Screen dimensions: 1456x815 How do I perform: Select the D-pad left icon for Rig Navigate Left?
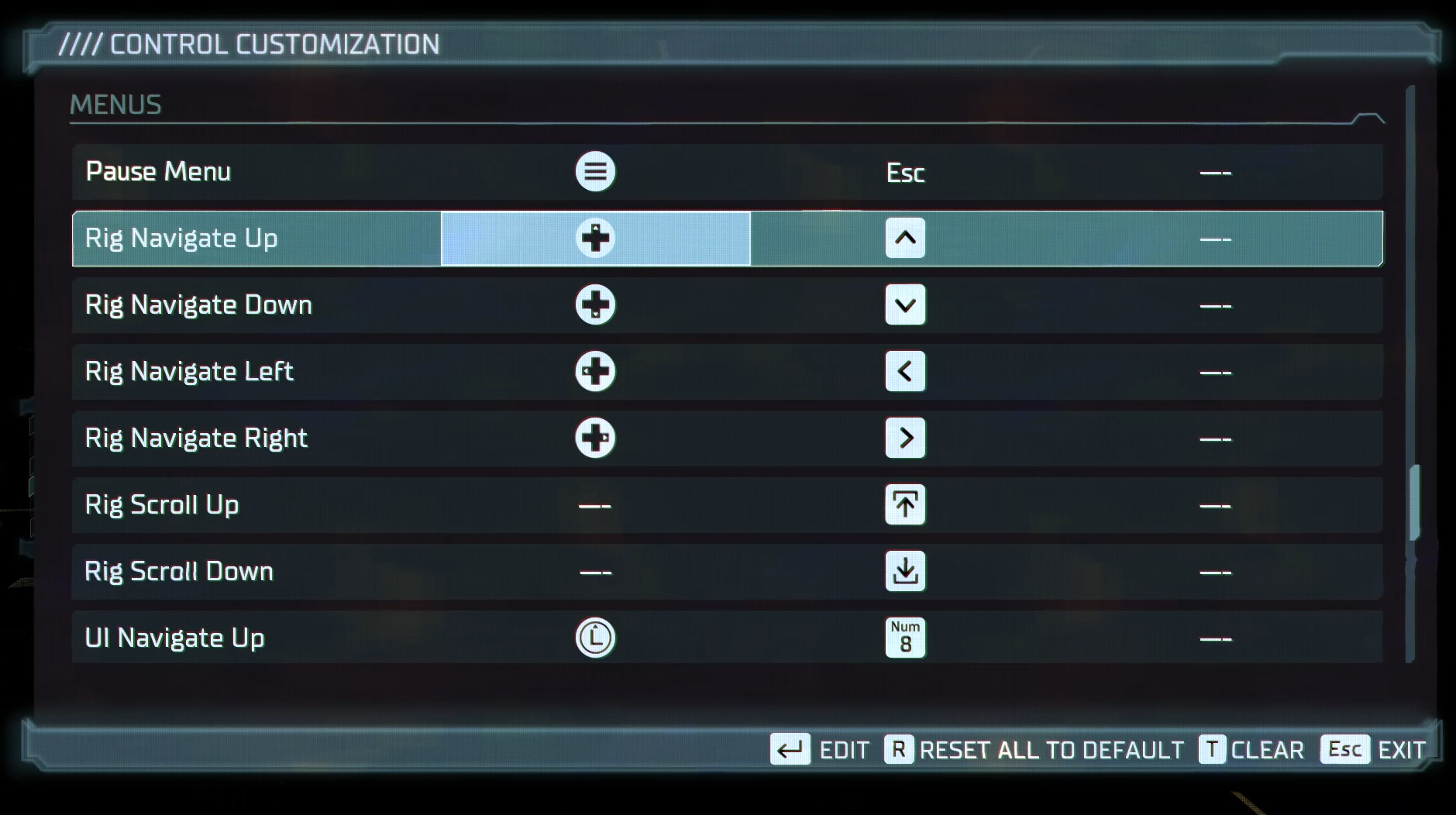pos(594,372)
